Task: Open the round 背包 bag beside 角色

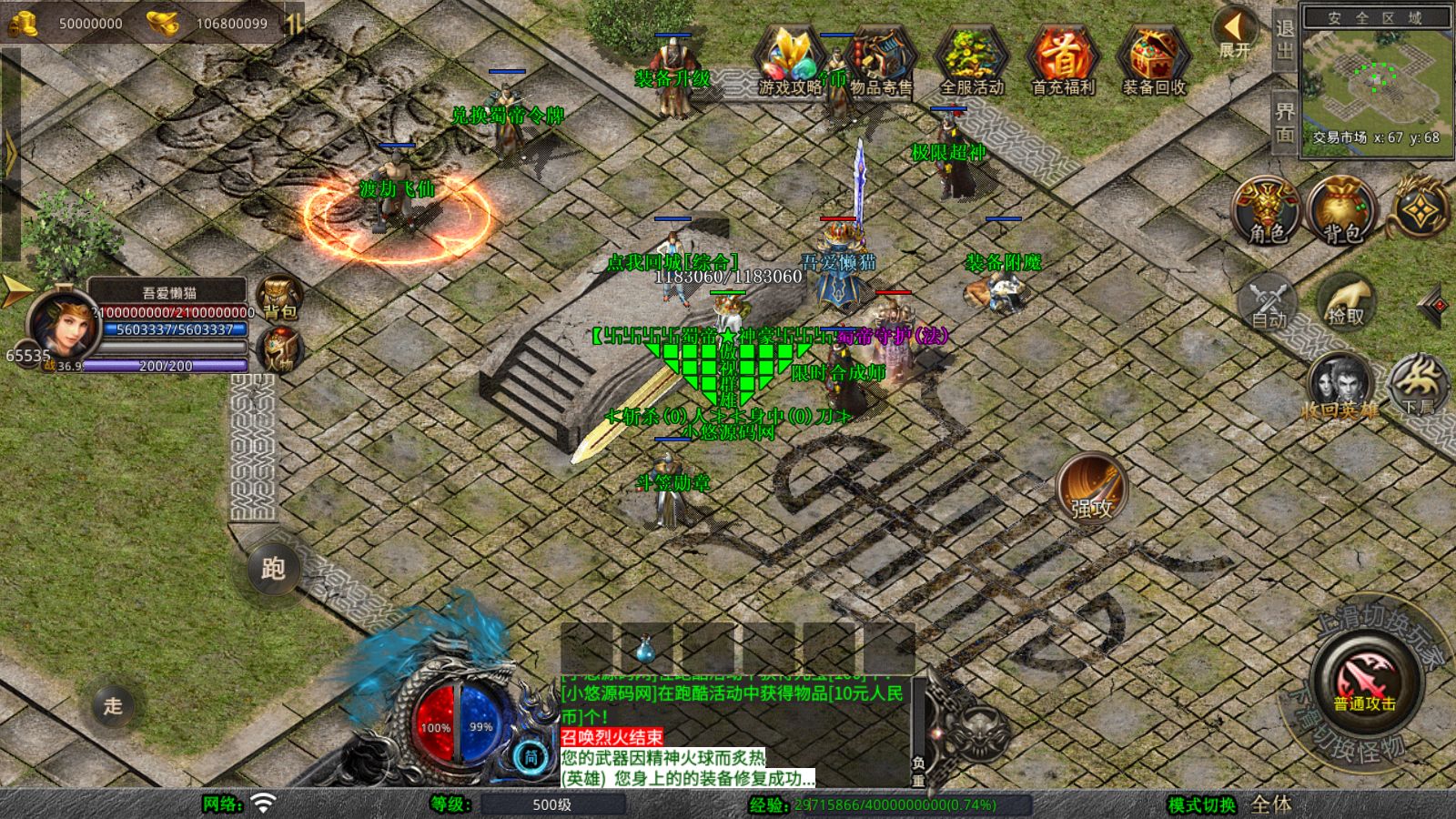Action: coord(1340,211)
